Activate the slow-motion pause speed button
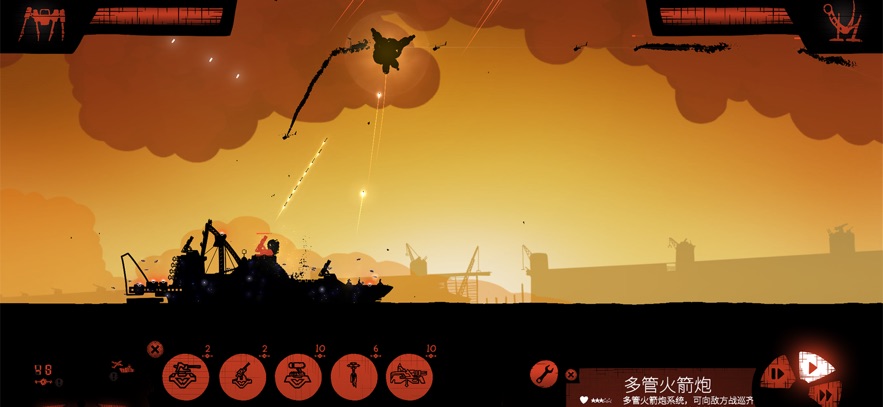This screenshot has width=883, height=407. point(776,375)
